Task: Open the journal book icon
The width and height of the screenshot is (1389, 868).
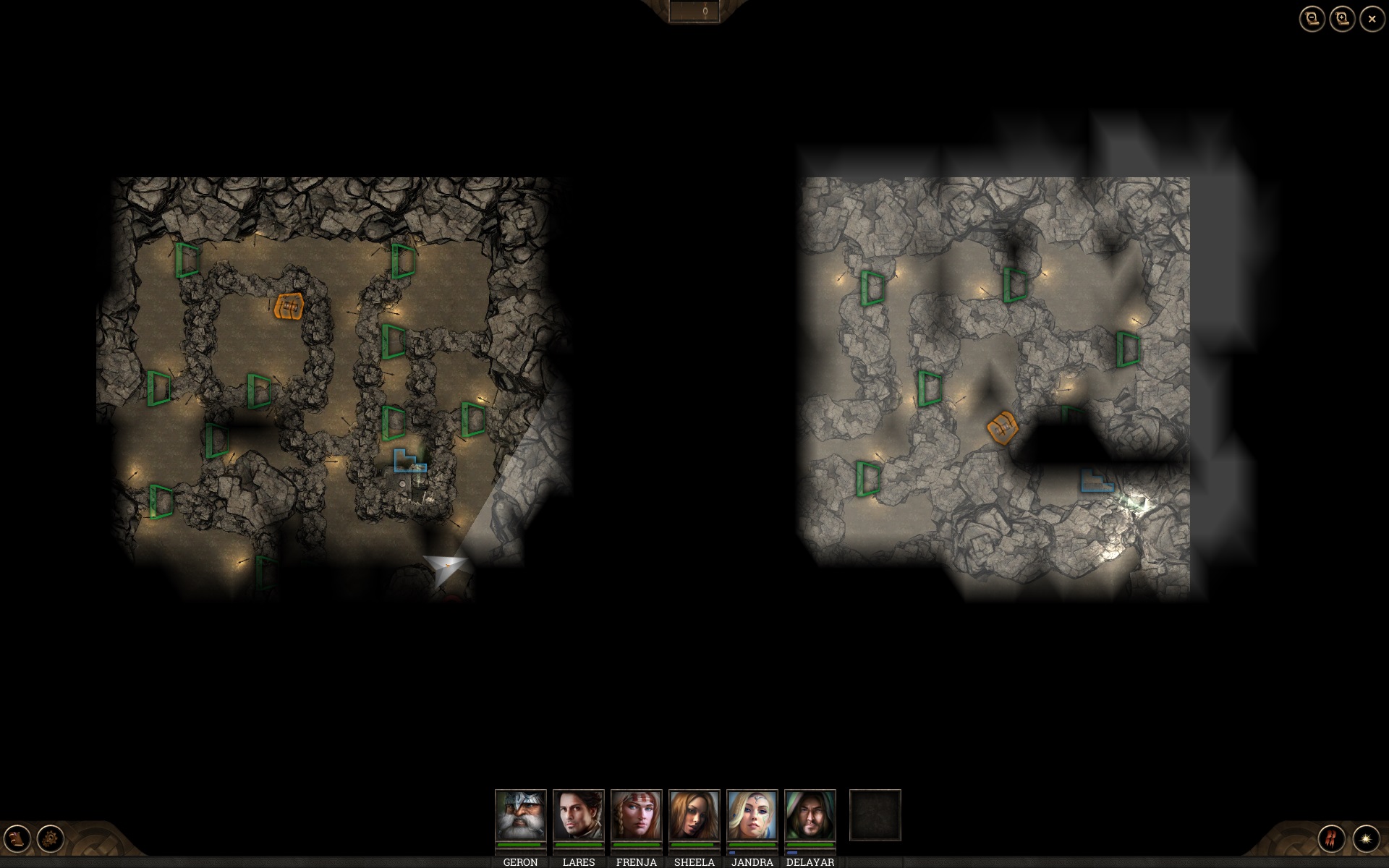Action: [17, 838]
